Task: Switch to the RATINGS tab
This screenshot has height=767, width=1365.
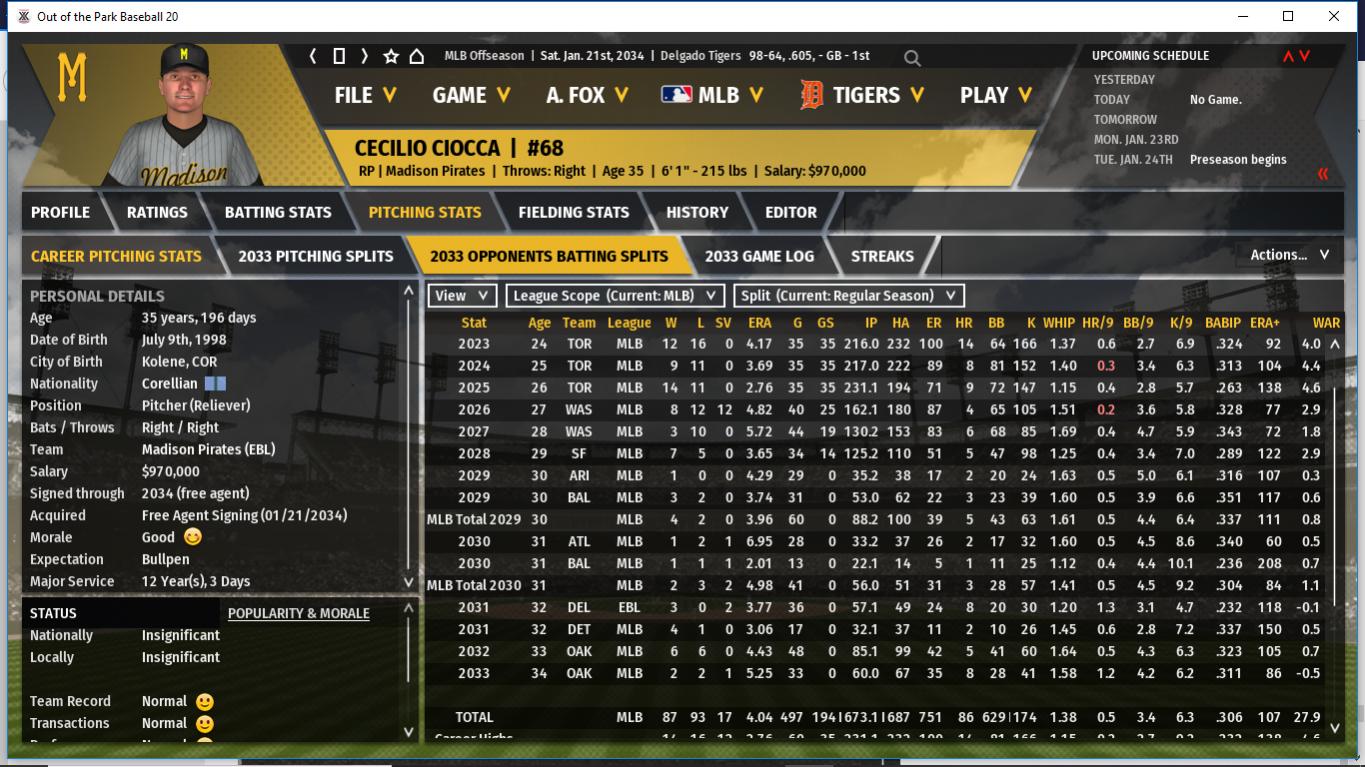Action: (157, 212)
